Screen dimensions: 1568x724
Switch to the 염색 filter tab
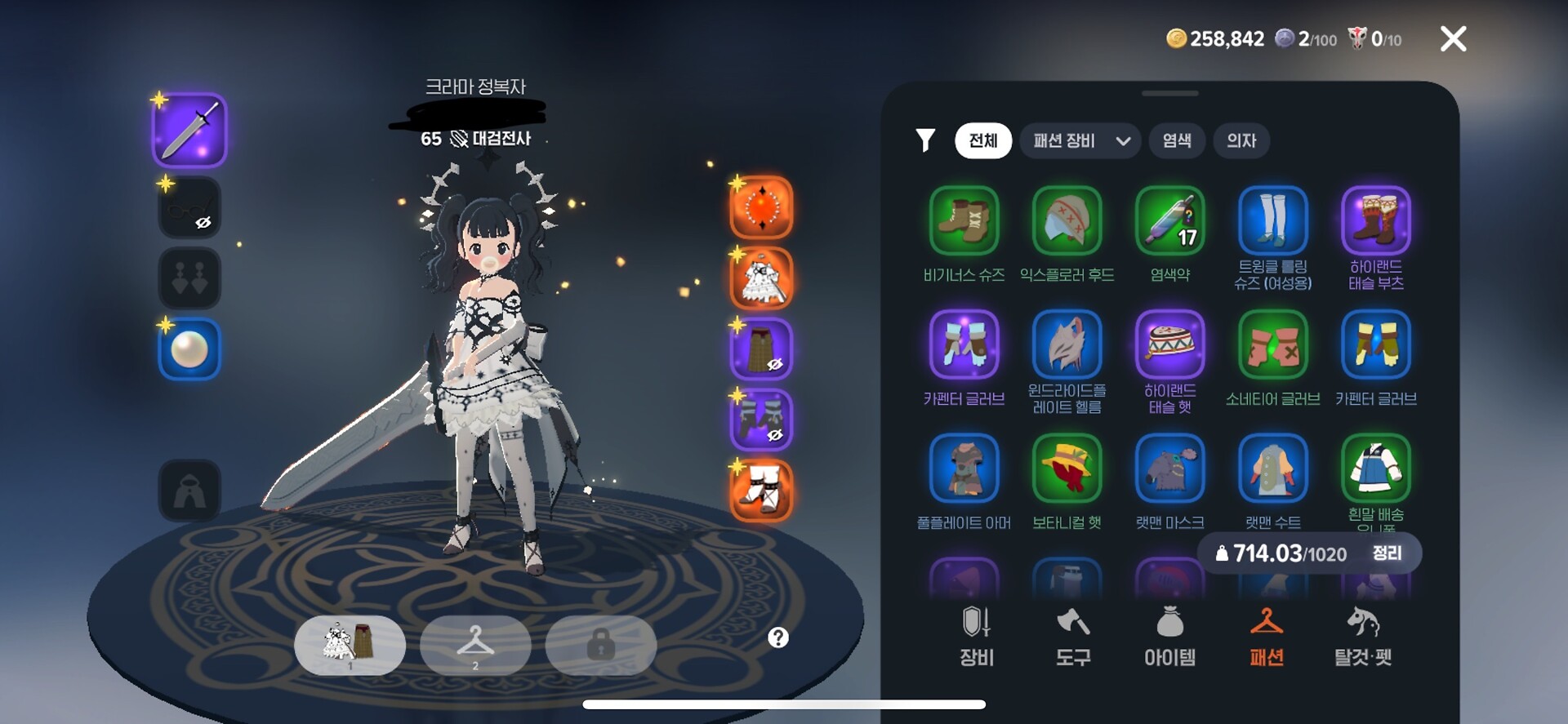click(1176, 140)
